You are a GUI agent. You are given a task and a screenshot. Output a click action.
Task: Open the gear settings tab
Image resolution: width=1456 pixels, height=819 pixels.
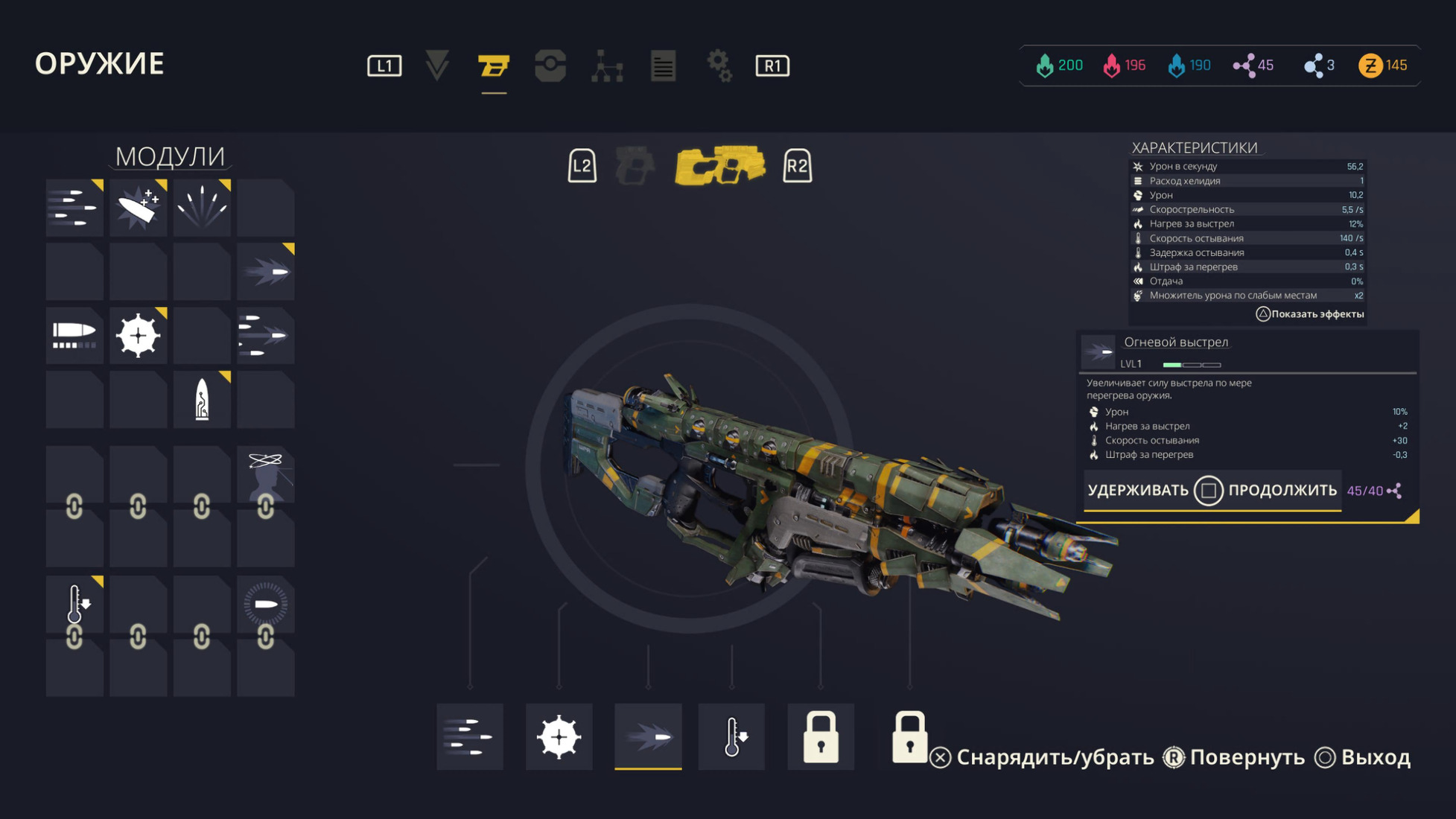point(719,66)
